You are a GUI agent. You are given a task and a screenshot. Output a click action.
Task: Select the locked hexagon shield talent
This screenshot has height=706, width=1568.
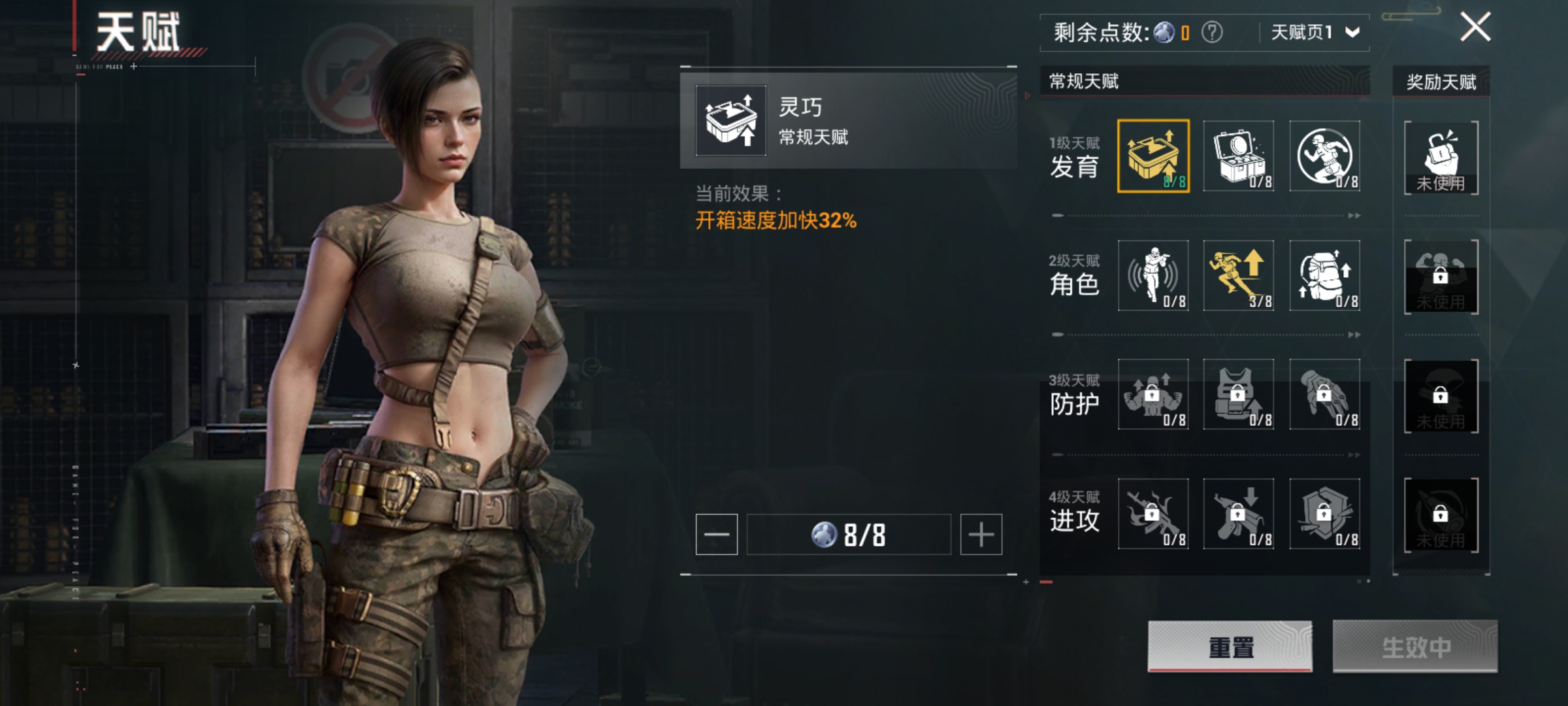tap(1325, 514)
